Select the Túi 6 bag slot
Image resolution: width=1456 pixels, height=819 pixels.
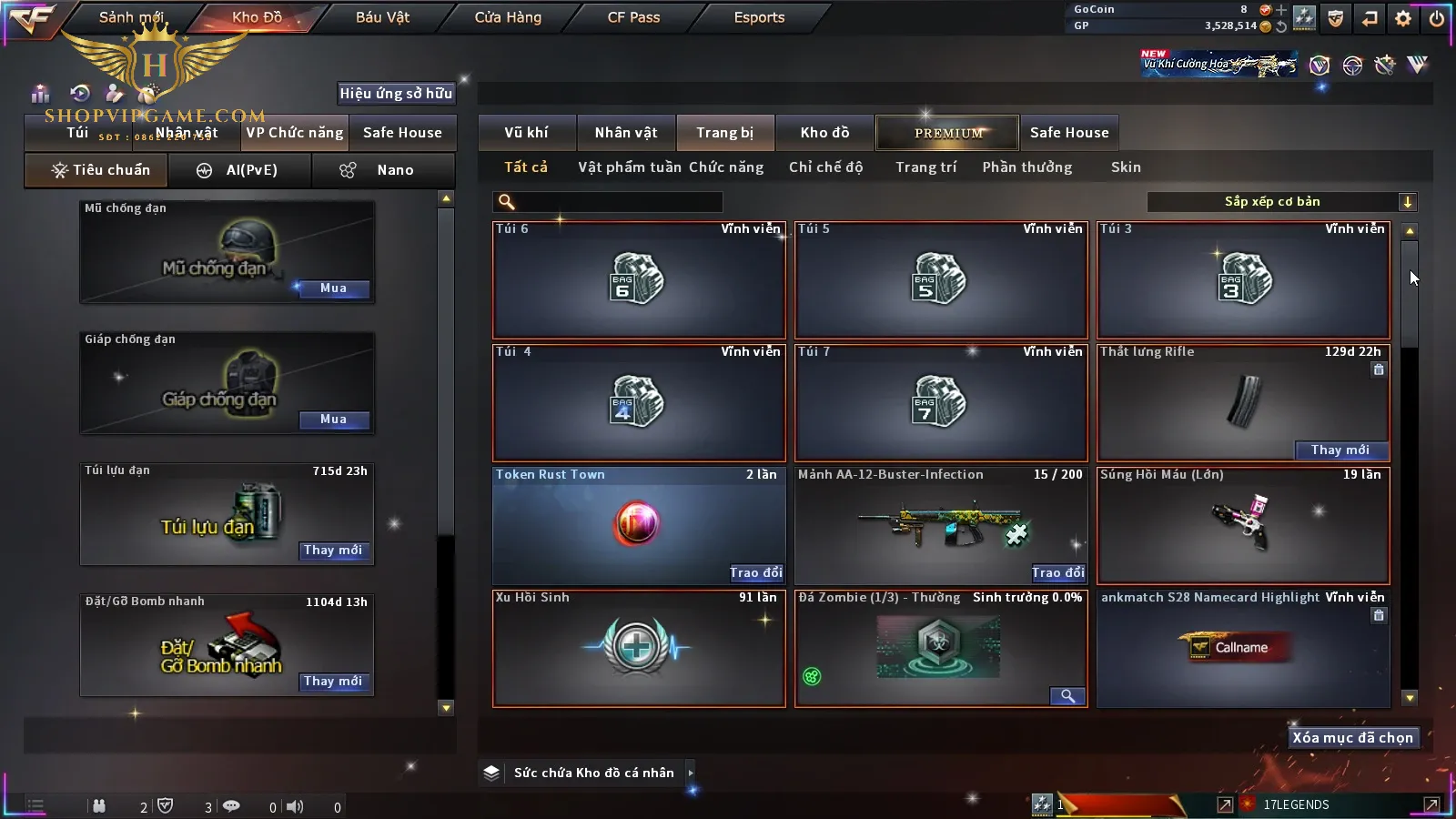(638, 280)
